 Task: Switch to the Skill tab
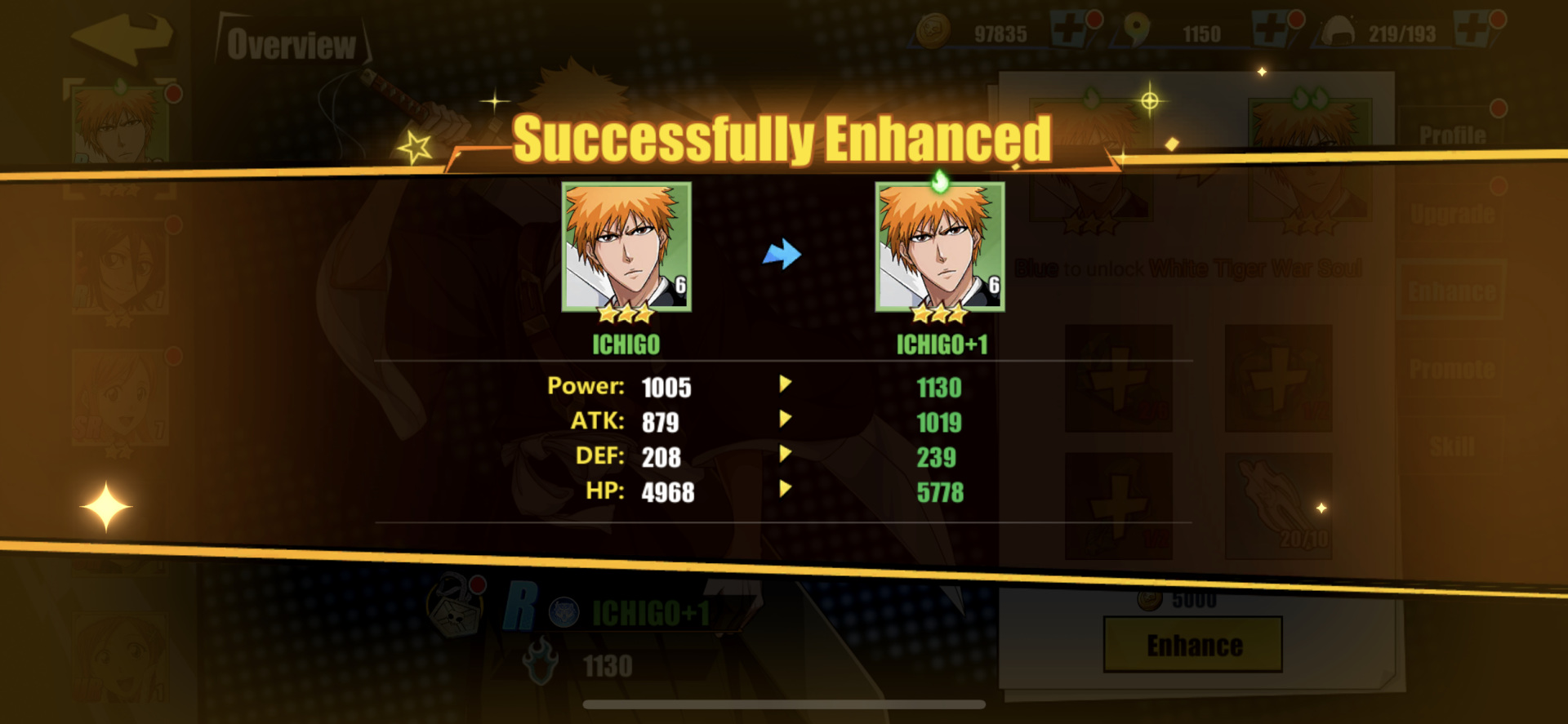pyautogui.click(x=1454, y=445)
